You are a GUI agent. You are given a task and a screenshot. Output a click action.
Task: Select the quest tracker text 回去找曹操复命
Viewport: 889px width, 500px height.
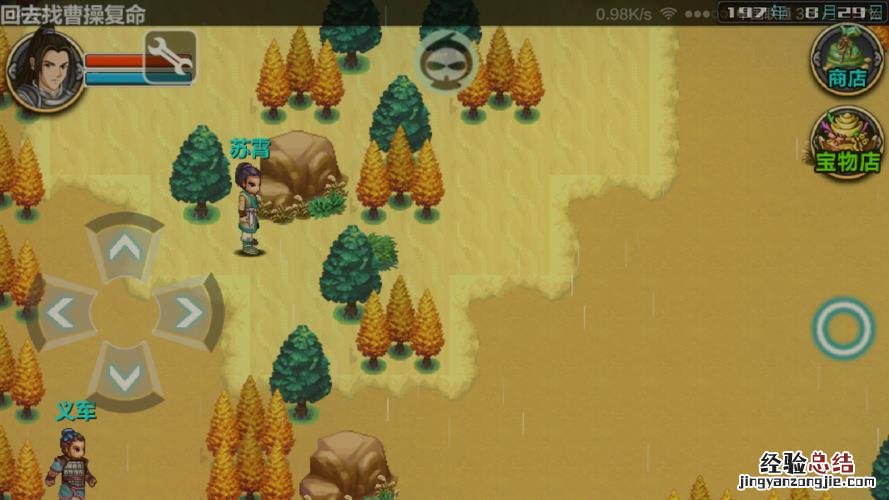pyautogui.click(x=74, y=14)
